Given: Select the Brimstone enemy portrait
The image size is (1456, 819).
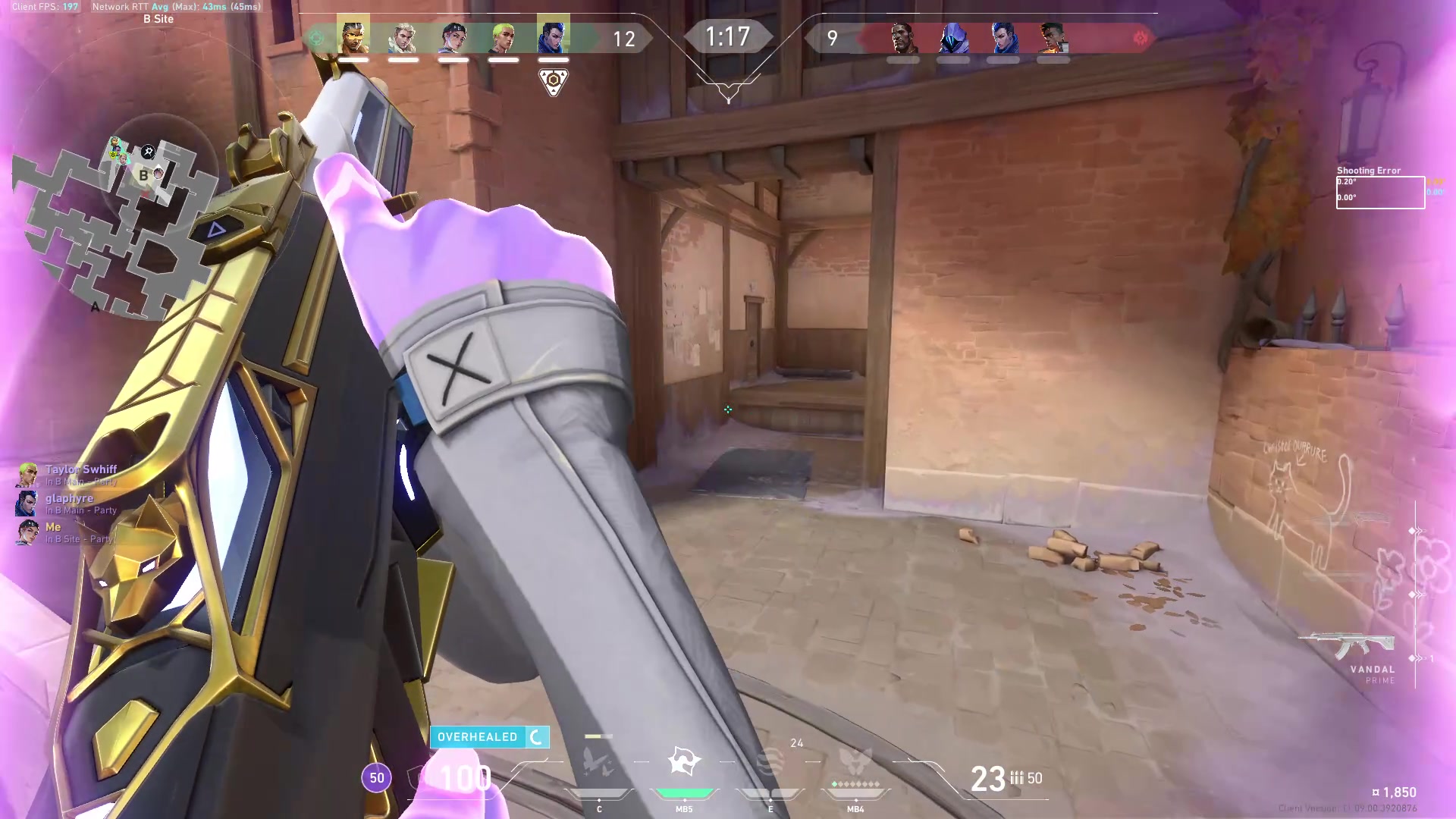Looking at the screenshot, I should [x=902, y=38].
